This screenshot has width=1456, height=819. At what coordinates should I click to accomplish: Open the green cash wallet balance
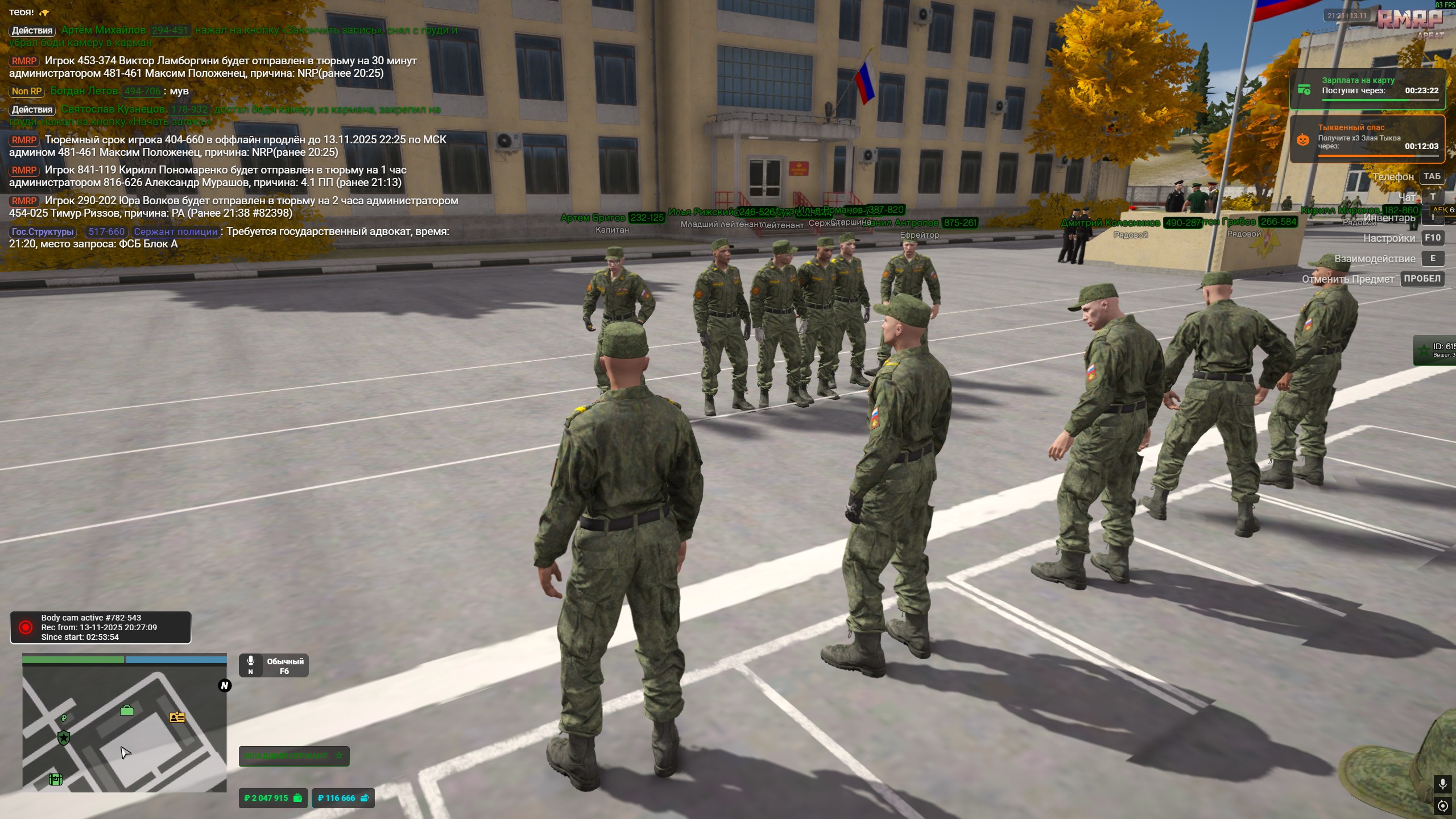pyautogui.click(x=273, y=798)
